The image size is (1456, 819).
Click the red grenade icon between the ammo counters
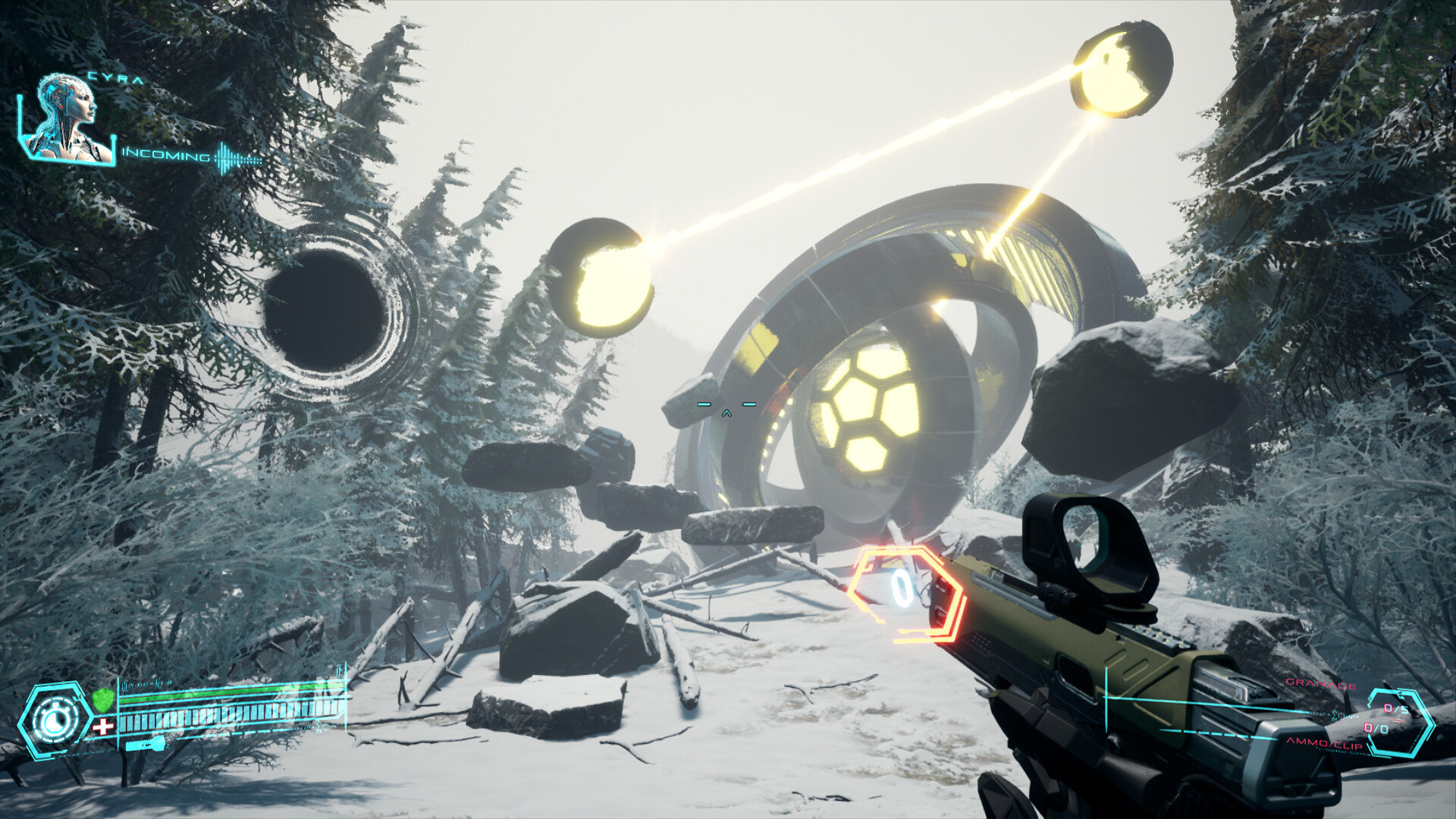[x=1398, y=720]
